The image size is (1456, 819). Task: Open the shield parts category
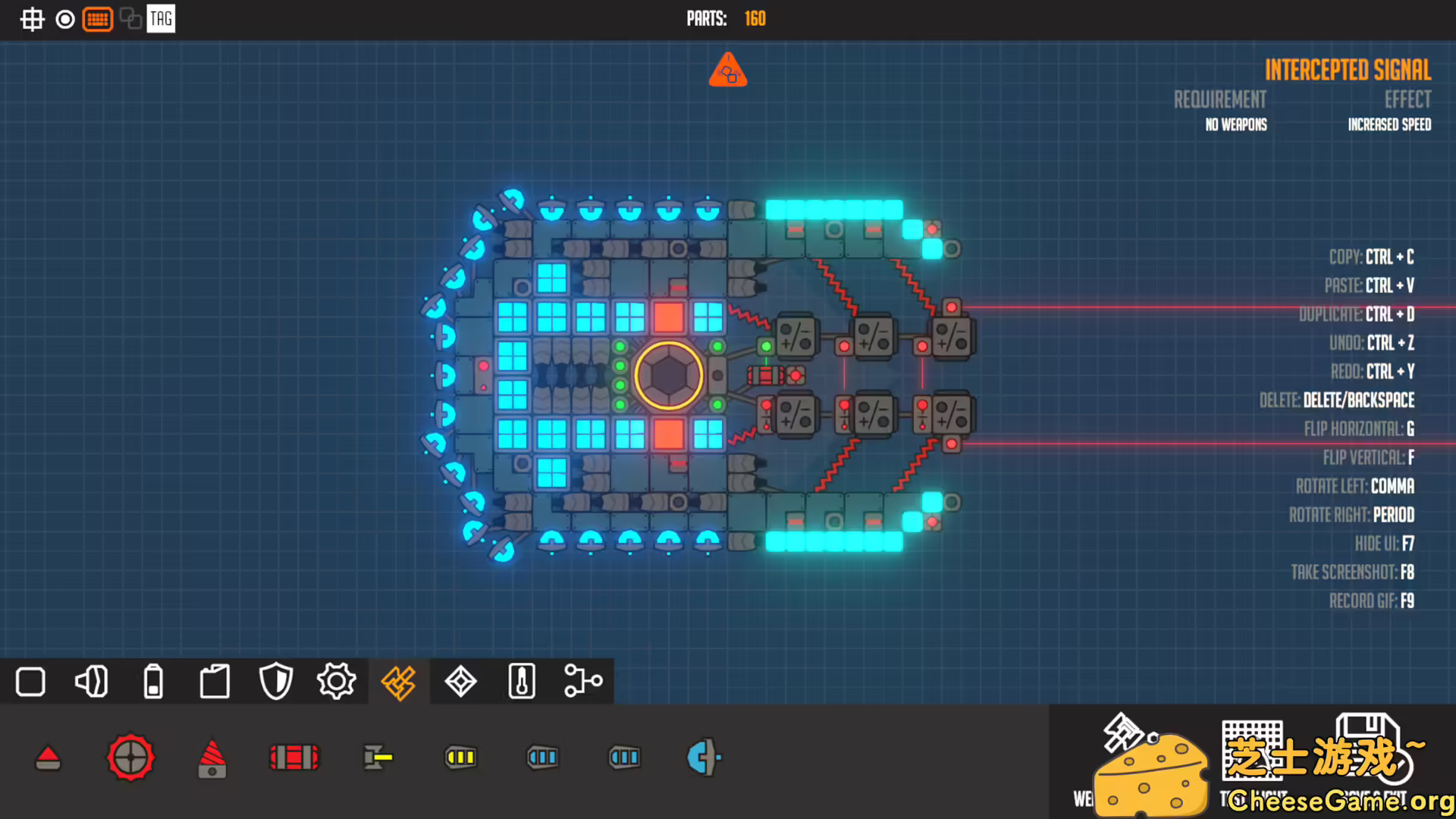275,682
